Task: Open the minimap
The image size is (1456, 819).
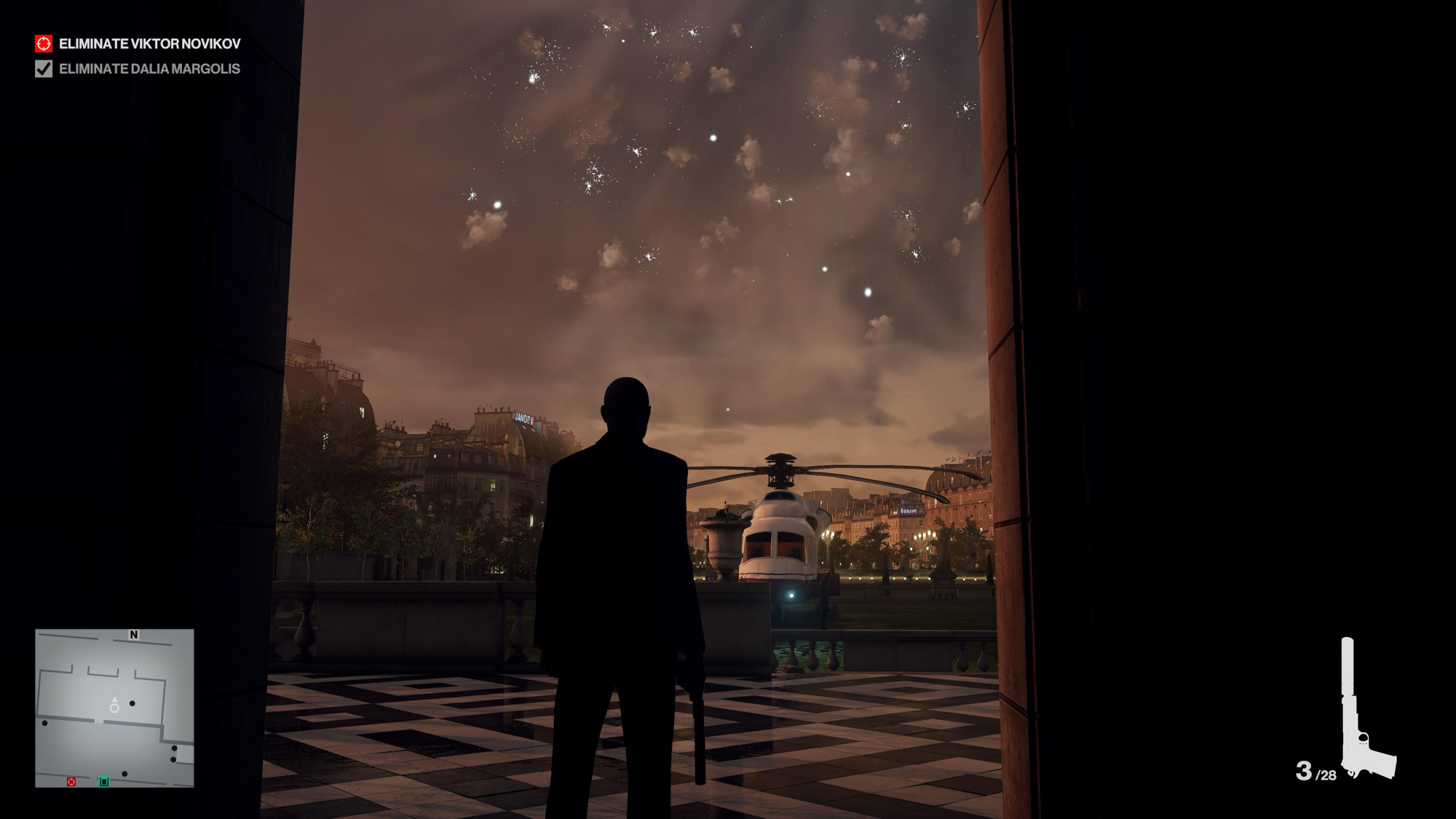Action: coord(114,708)
